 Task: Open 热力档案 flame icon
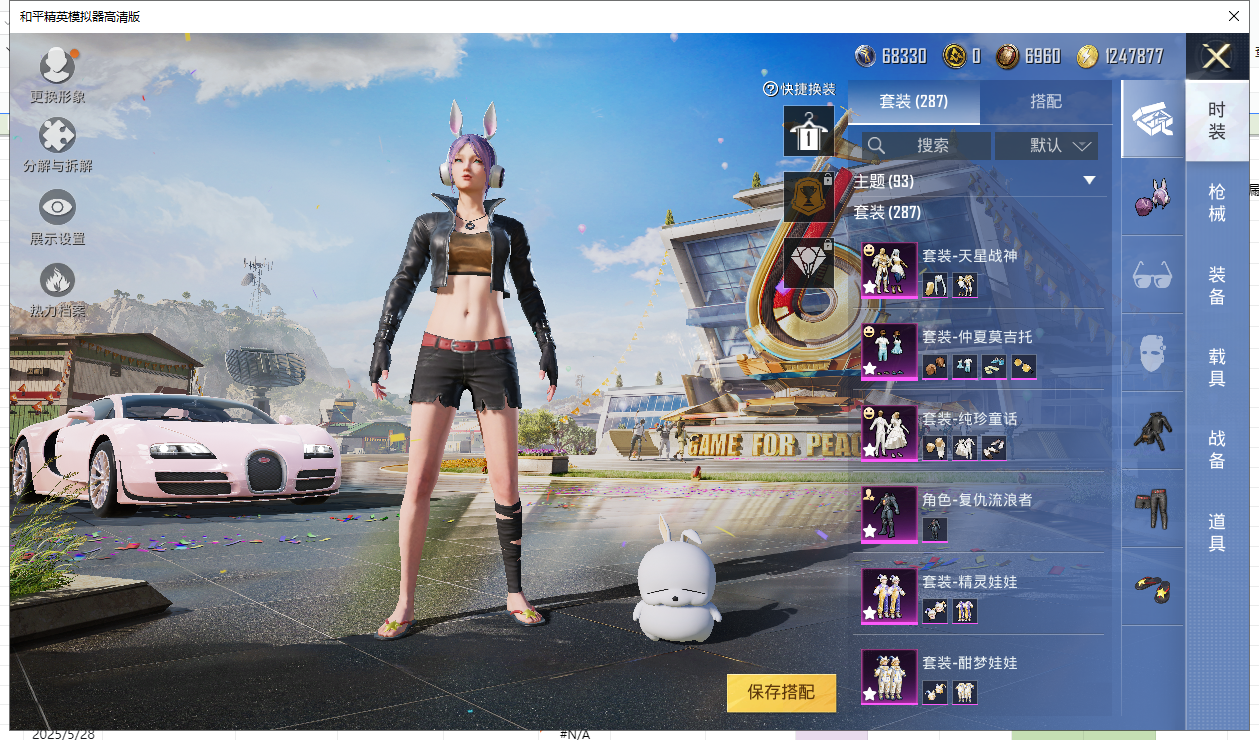[57, 281]
